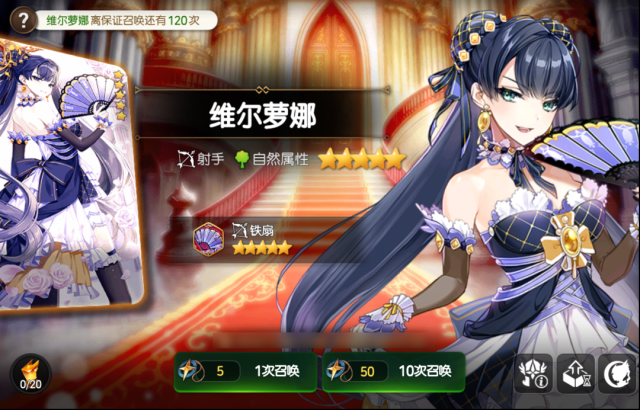Screen dimensions: 640x410
Task: Tap the 铁扇 weapon icon
Action: [x=209, y=238]
